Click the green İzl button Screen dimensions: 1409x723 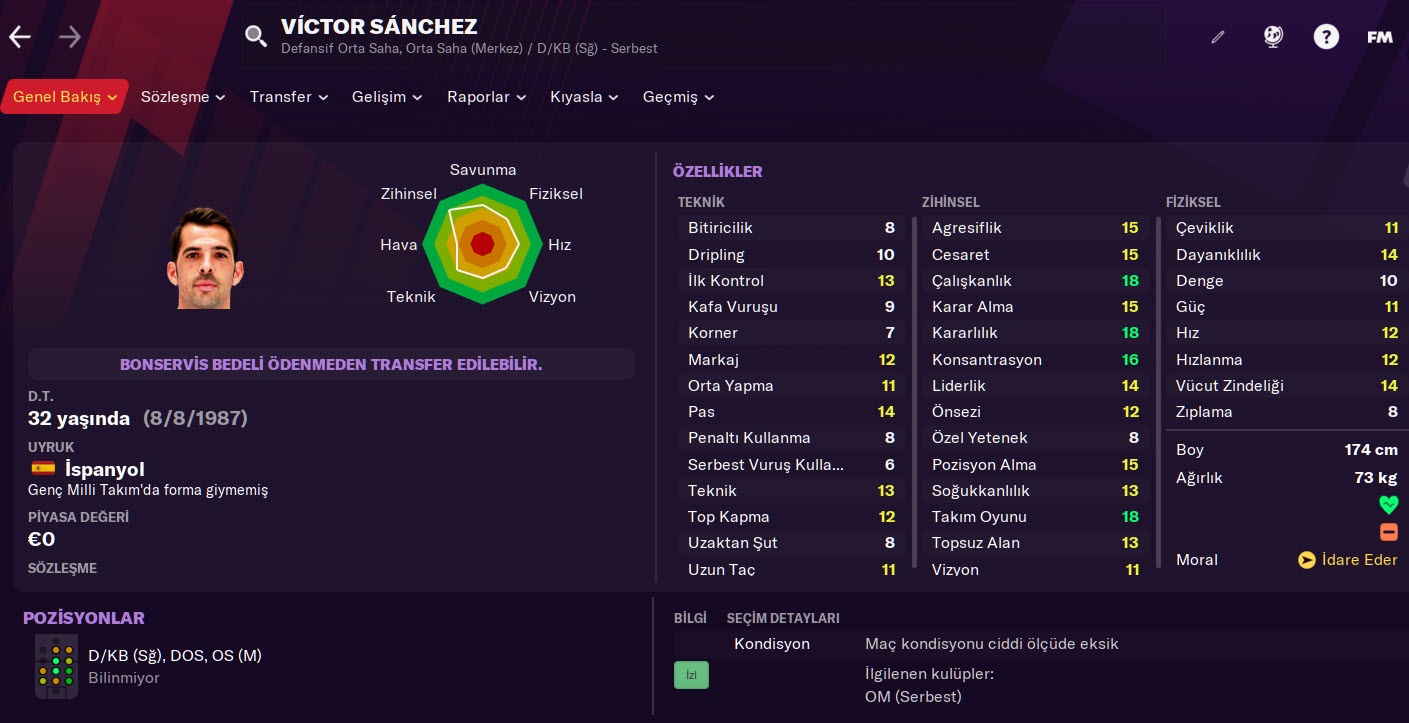691,675
